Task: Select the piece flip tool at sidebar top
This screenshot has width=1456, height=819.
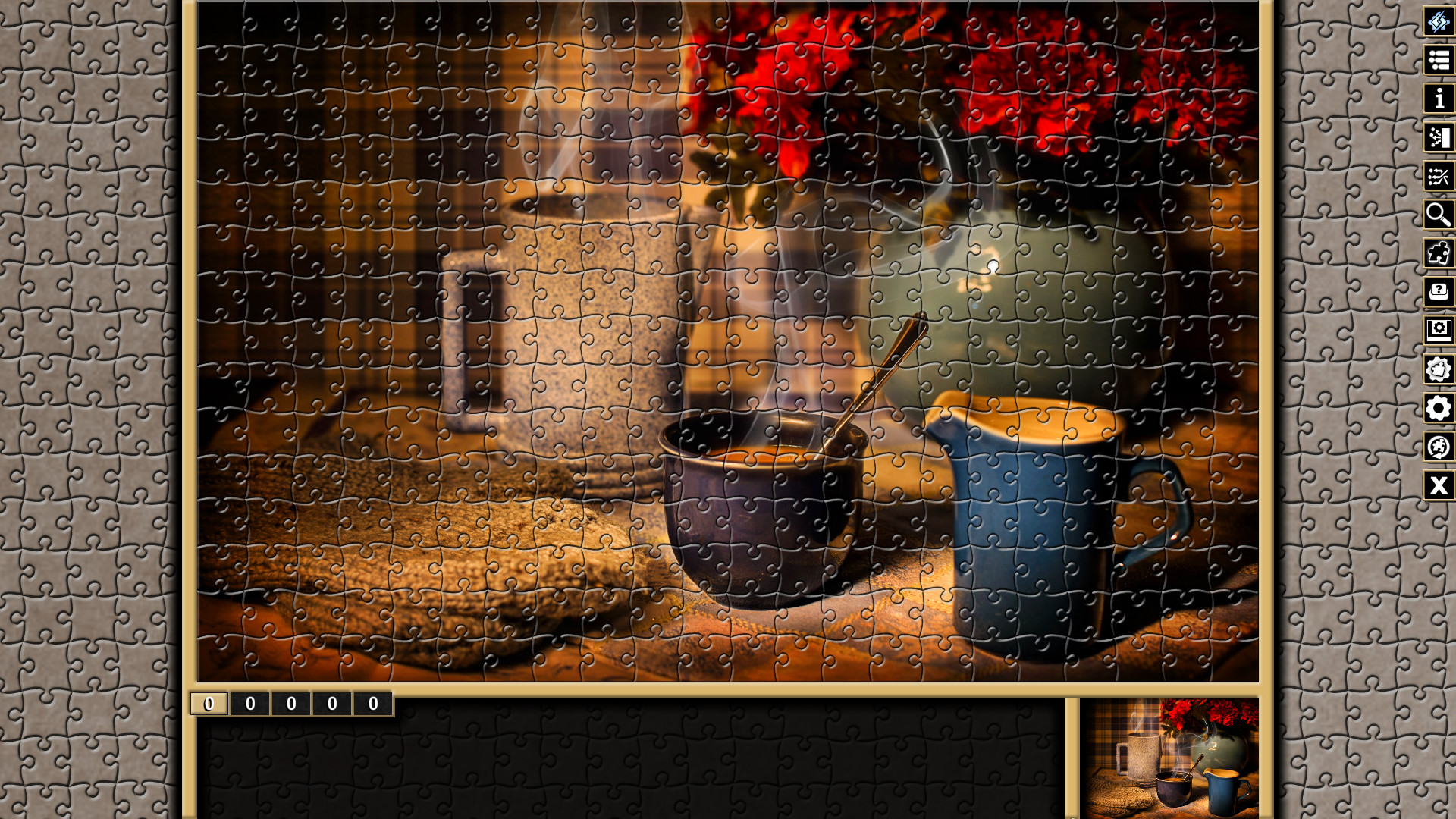Action: [1439, 21]
